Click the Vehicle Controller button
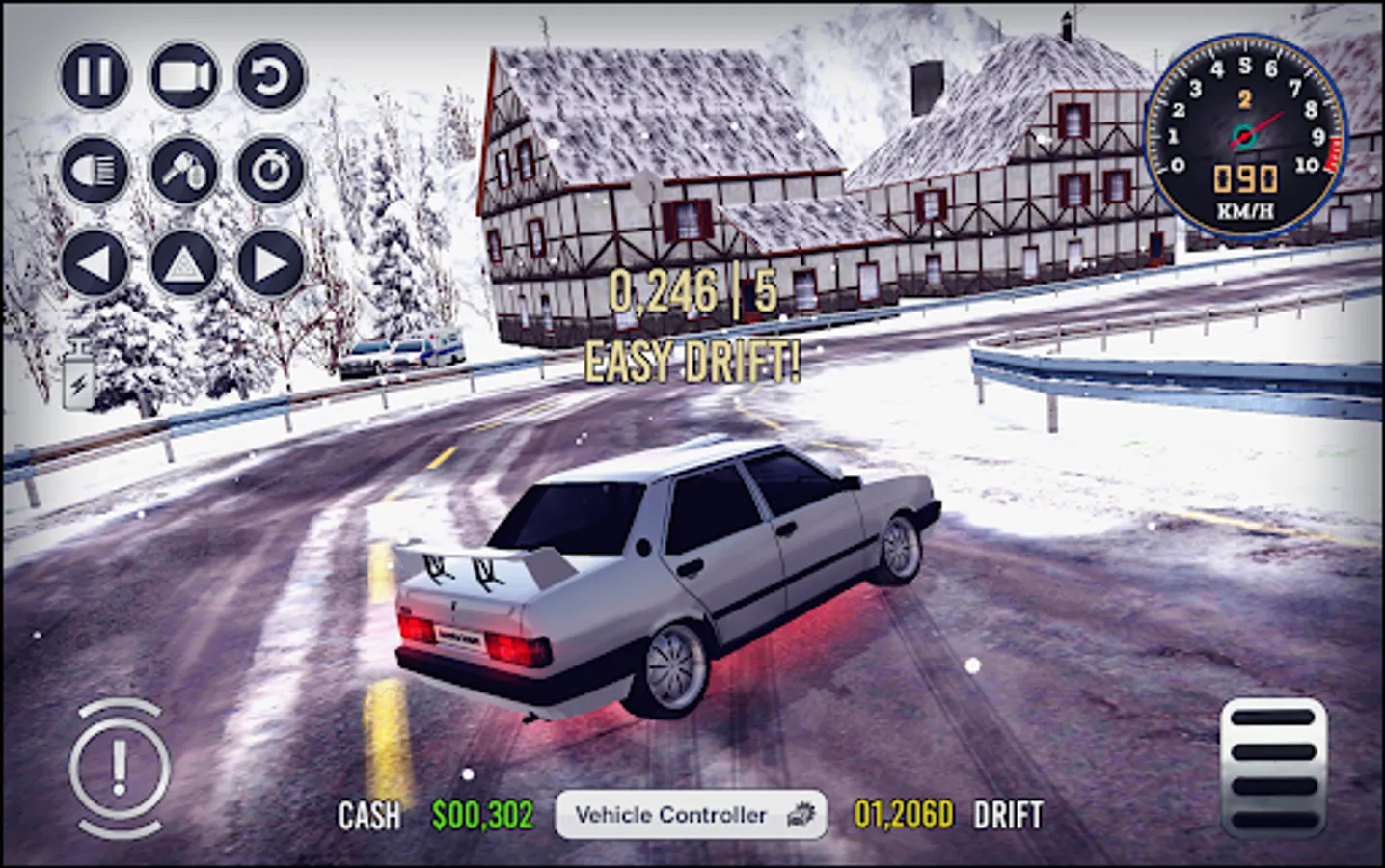1385x868 pixels. 691,816
